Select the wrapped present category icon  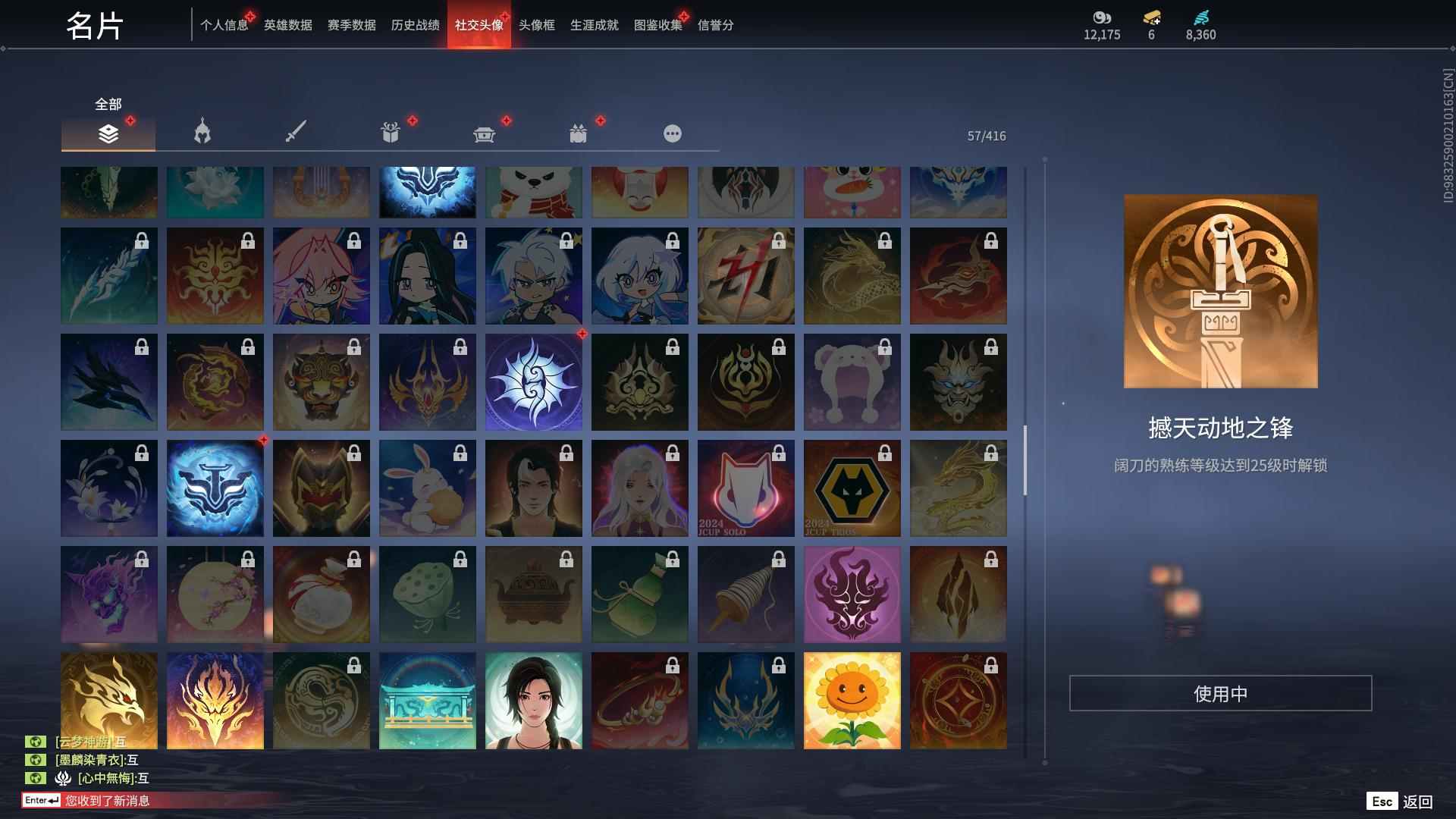click(x=579, y=133)
